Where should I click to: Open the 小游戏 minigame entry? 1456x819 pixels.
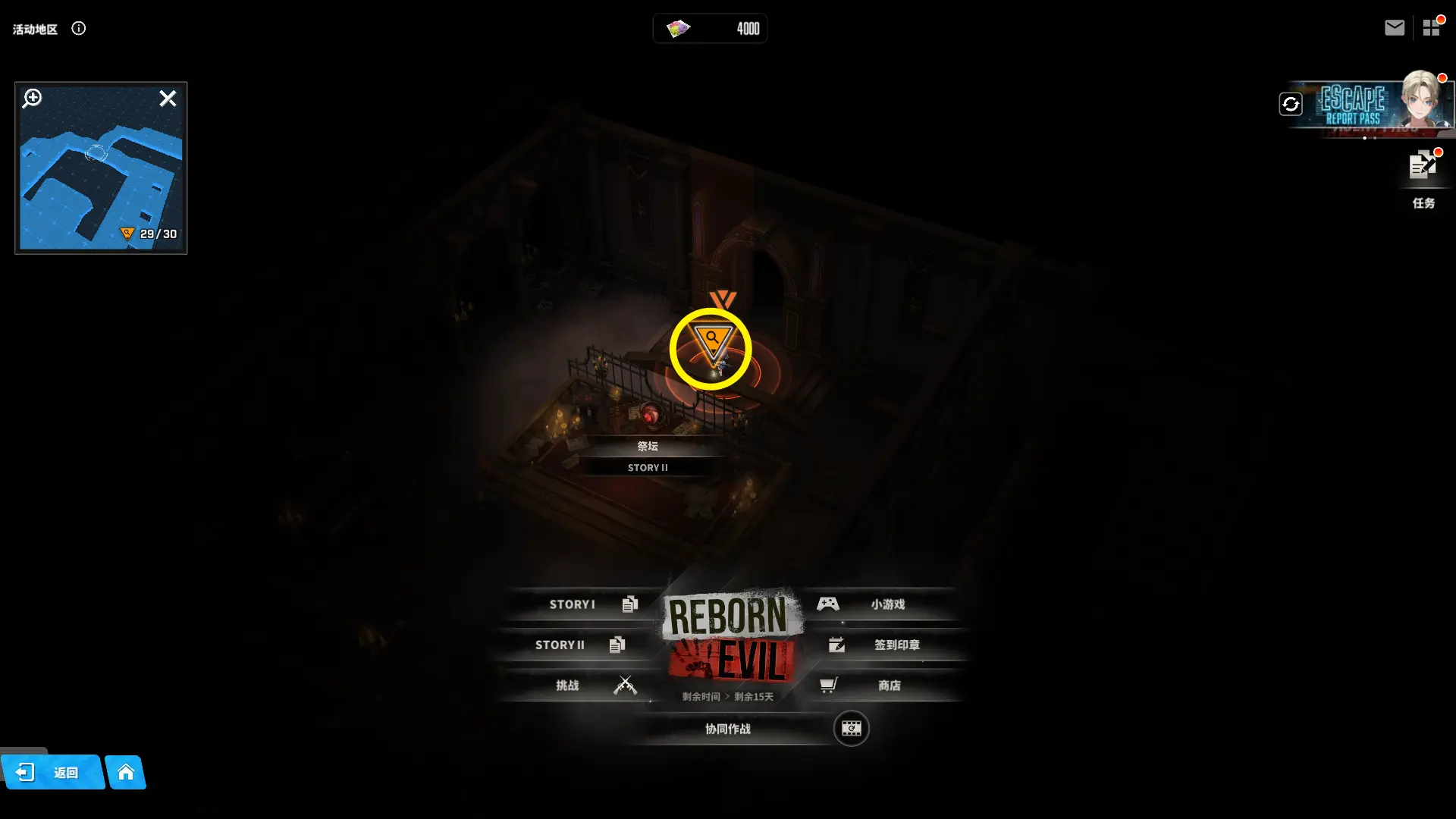pos(880,604)
